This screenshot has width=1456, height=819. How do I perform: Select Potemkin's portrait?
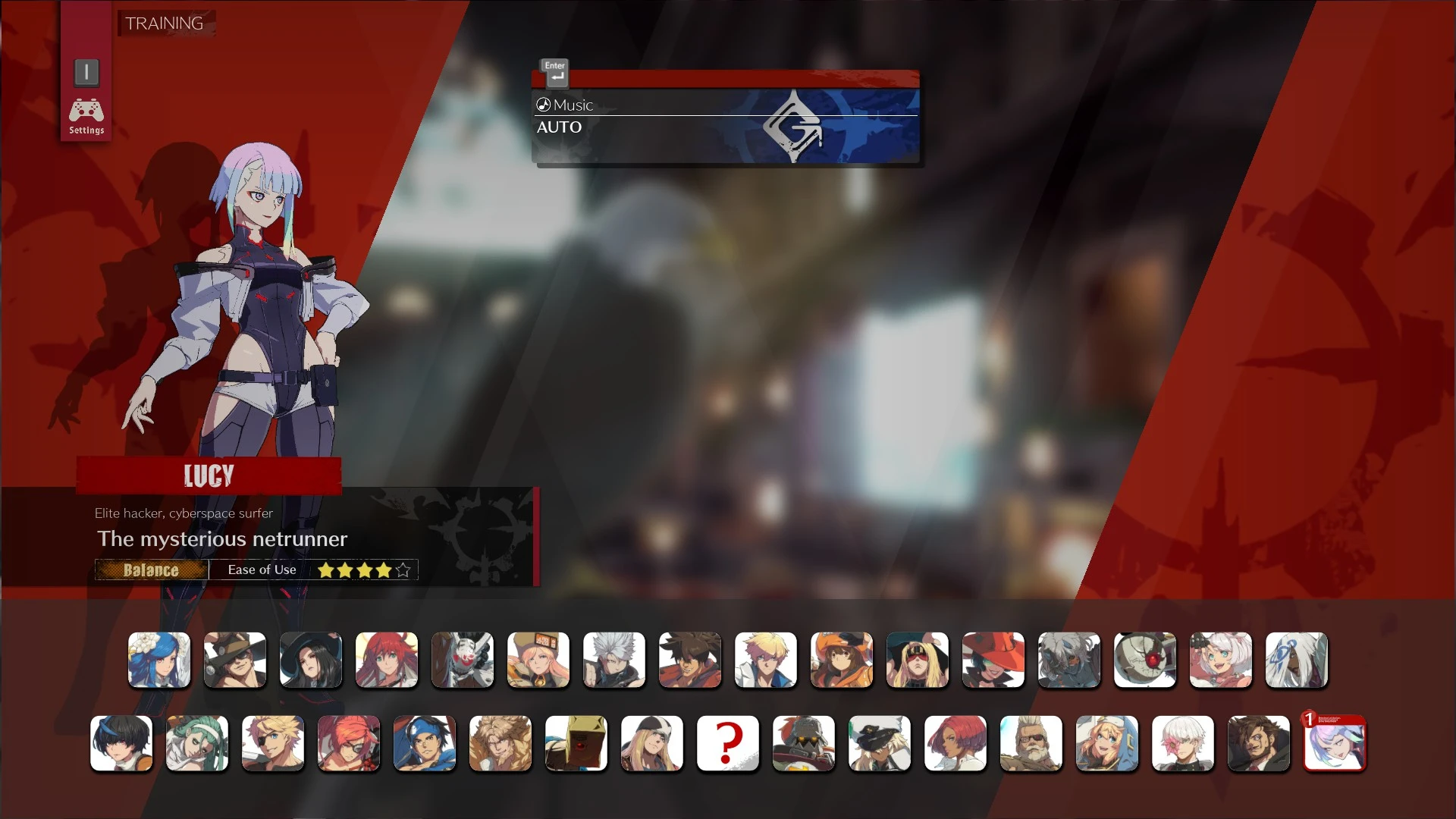point(803,744)
